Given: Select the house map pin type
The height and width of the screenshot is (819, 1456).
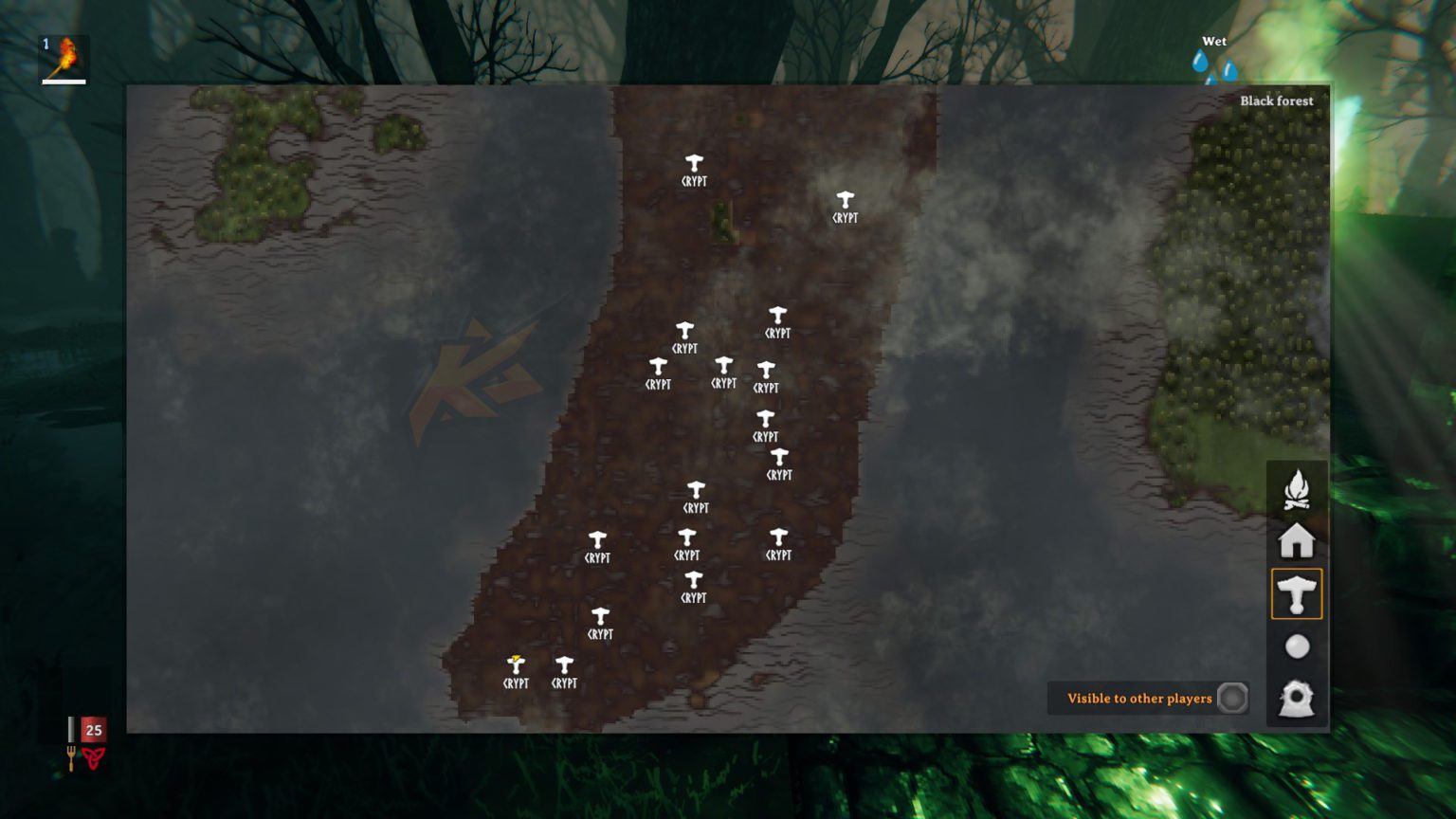Looking at the screenshot, I should click(1297, 540).
